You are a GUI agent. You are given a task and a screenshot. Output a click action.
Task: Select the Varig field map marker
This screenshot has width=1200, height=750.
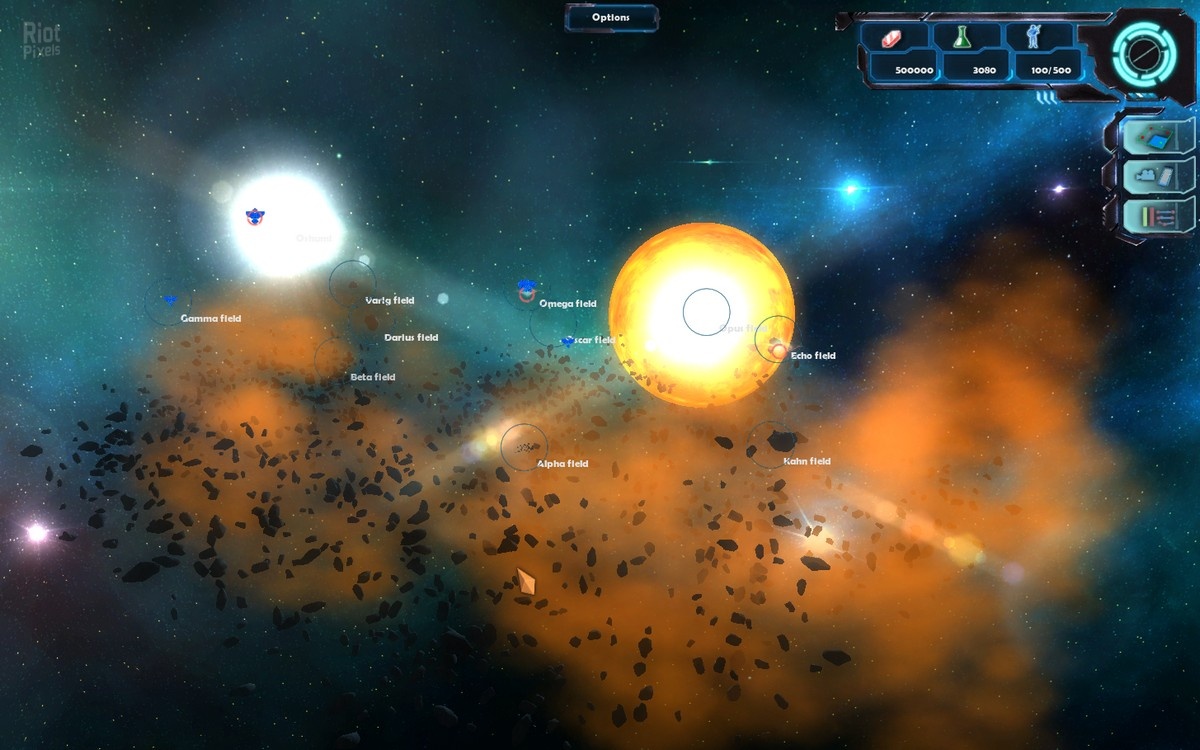click(353, 284)
